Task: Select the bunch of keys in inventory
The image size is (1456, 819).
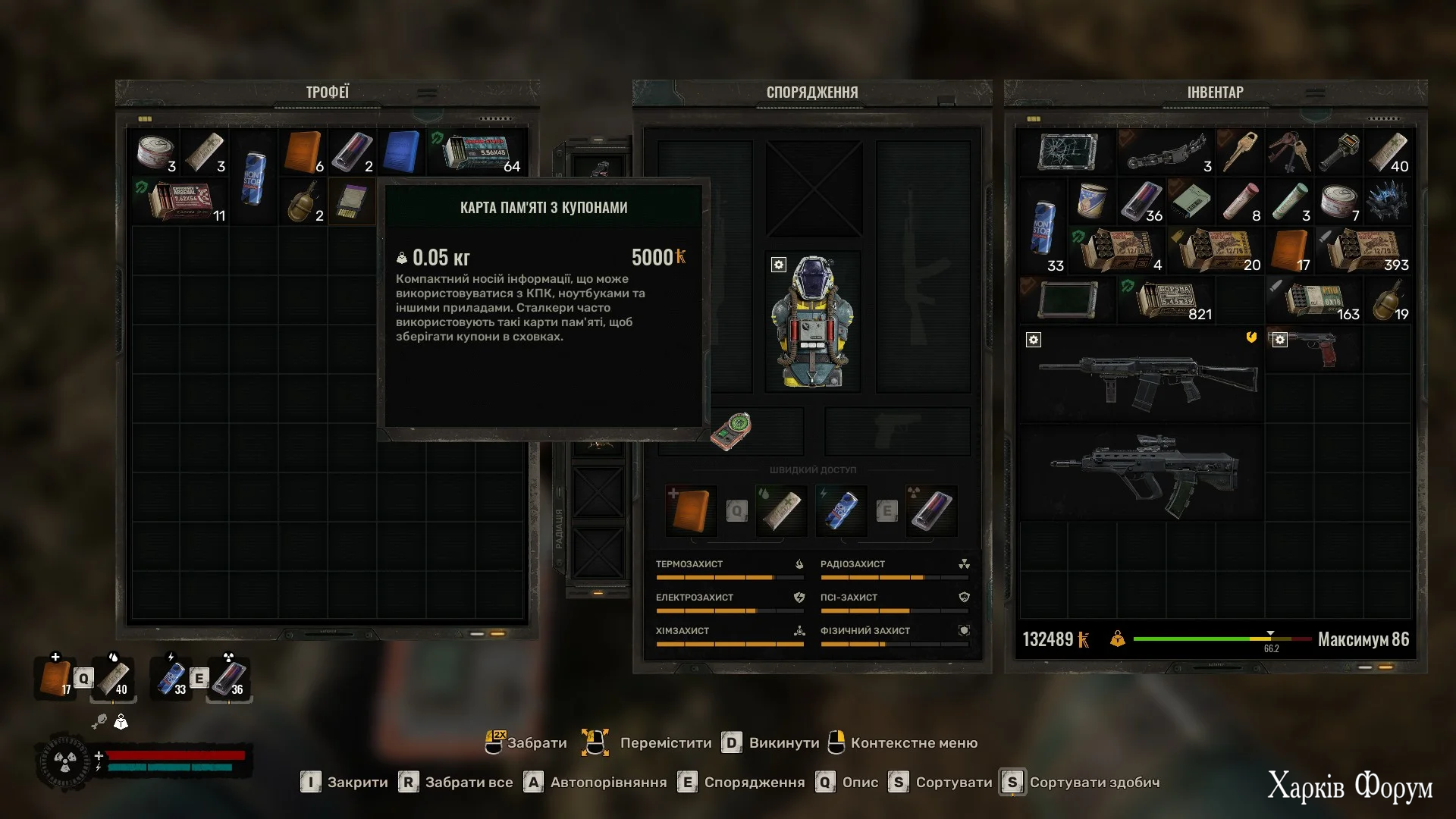Action: 1291,152
